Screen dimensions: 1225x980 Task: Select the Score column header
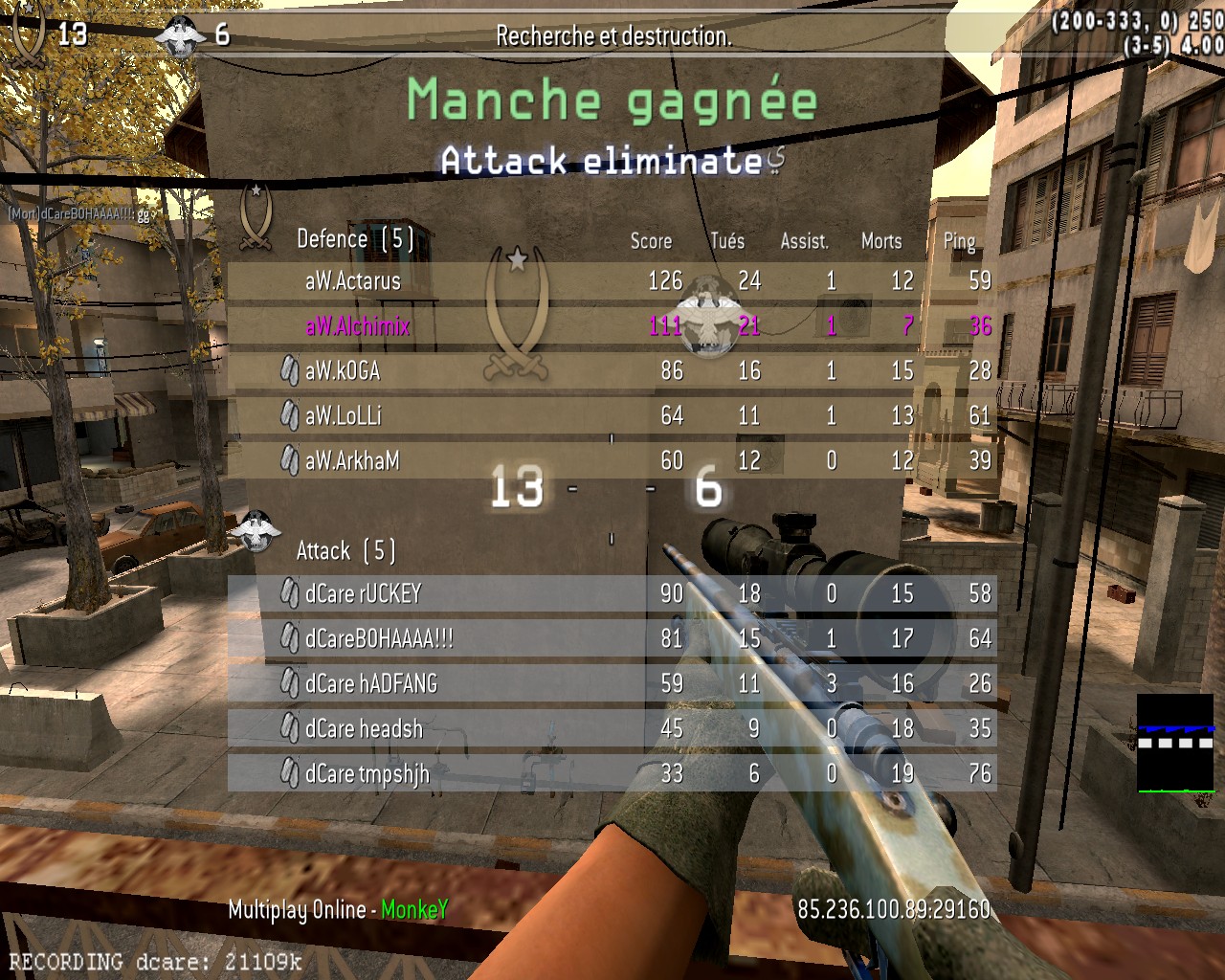651,241
